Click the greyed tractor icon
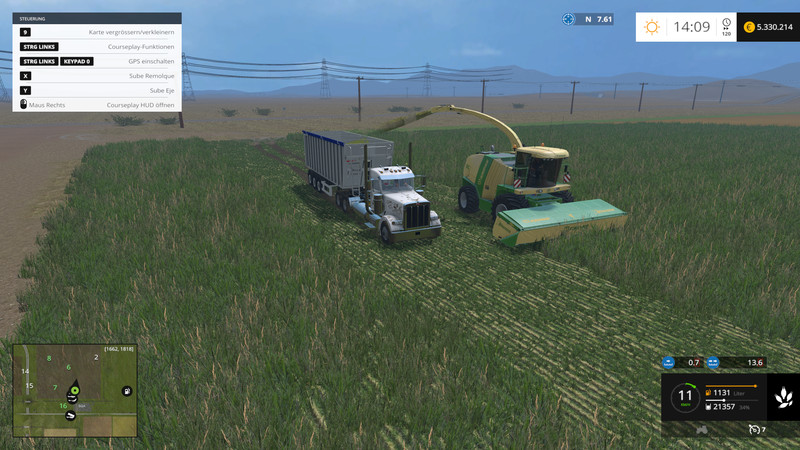Screen dimensions: 800x450 point(700,430)
